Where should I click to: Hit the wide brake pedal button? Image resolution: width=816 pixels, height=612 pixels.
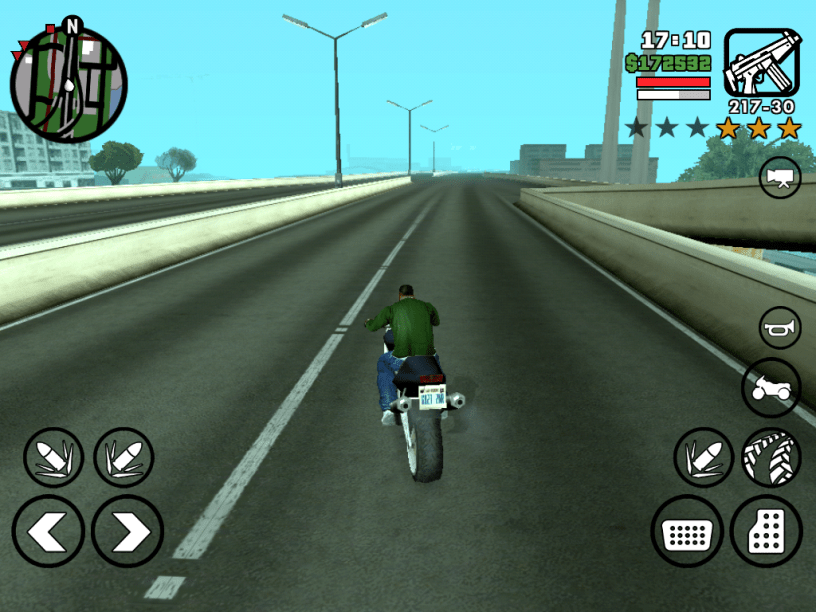tap(687, 531)
